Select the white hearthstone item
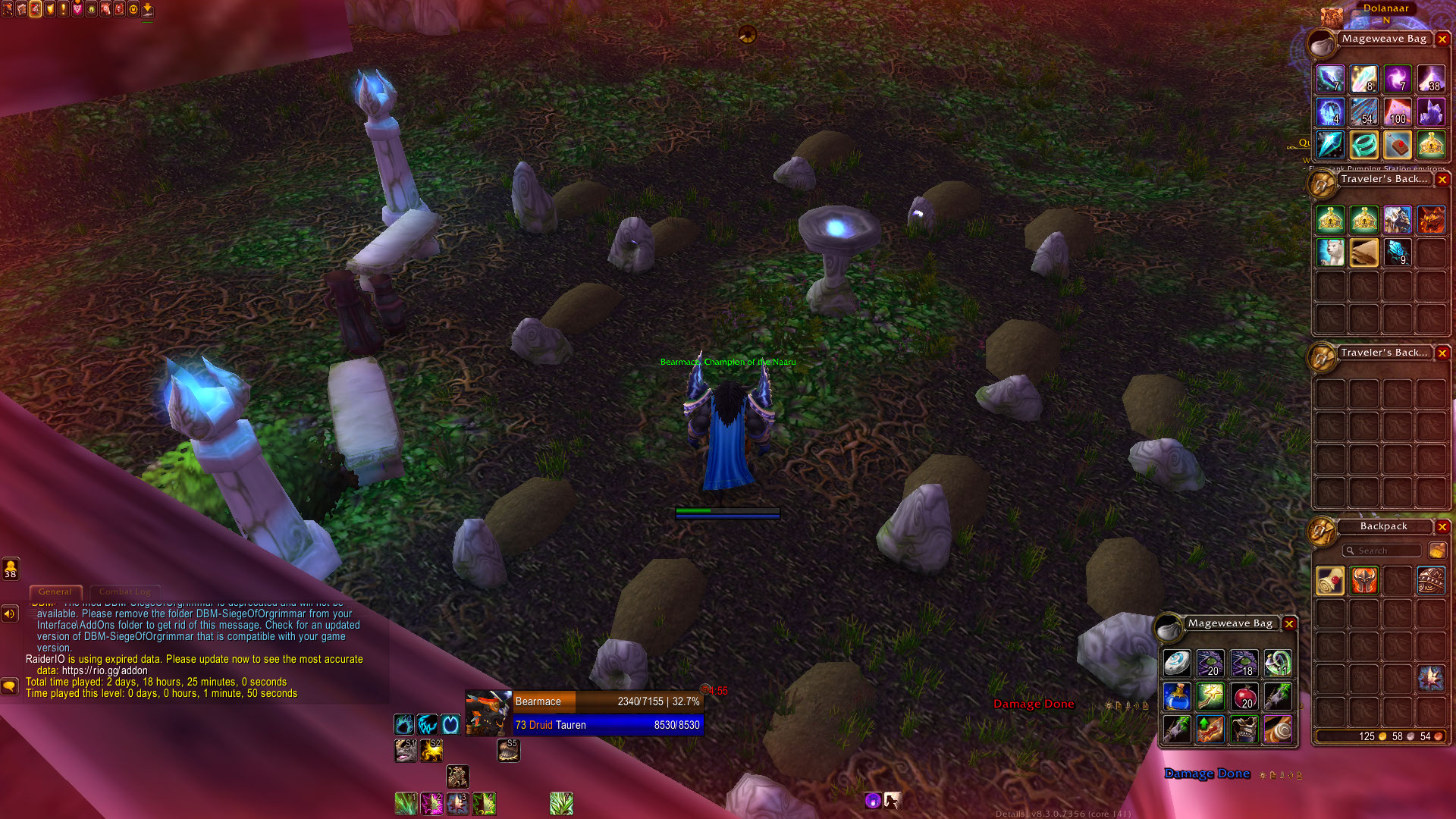The image size is (1456, 819). [1177, 663]
